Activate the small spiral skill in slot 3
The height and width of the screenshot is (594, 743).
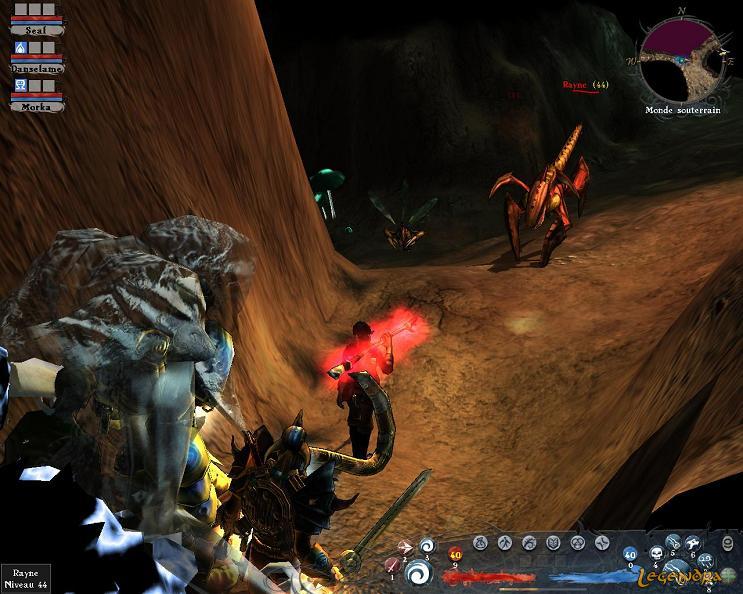pos(428,545)
